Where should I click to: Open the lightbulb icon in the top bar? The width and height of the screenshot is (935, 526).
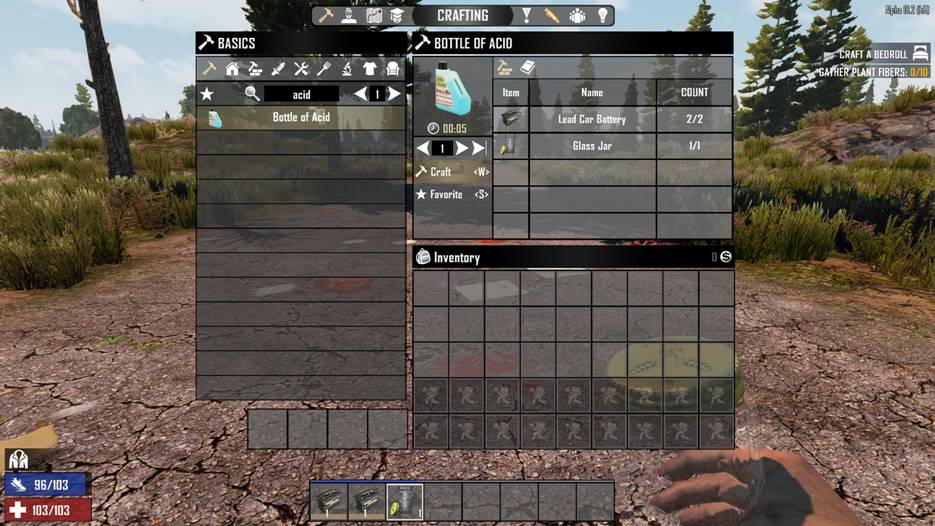(x=603, y=16)
